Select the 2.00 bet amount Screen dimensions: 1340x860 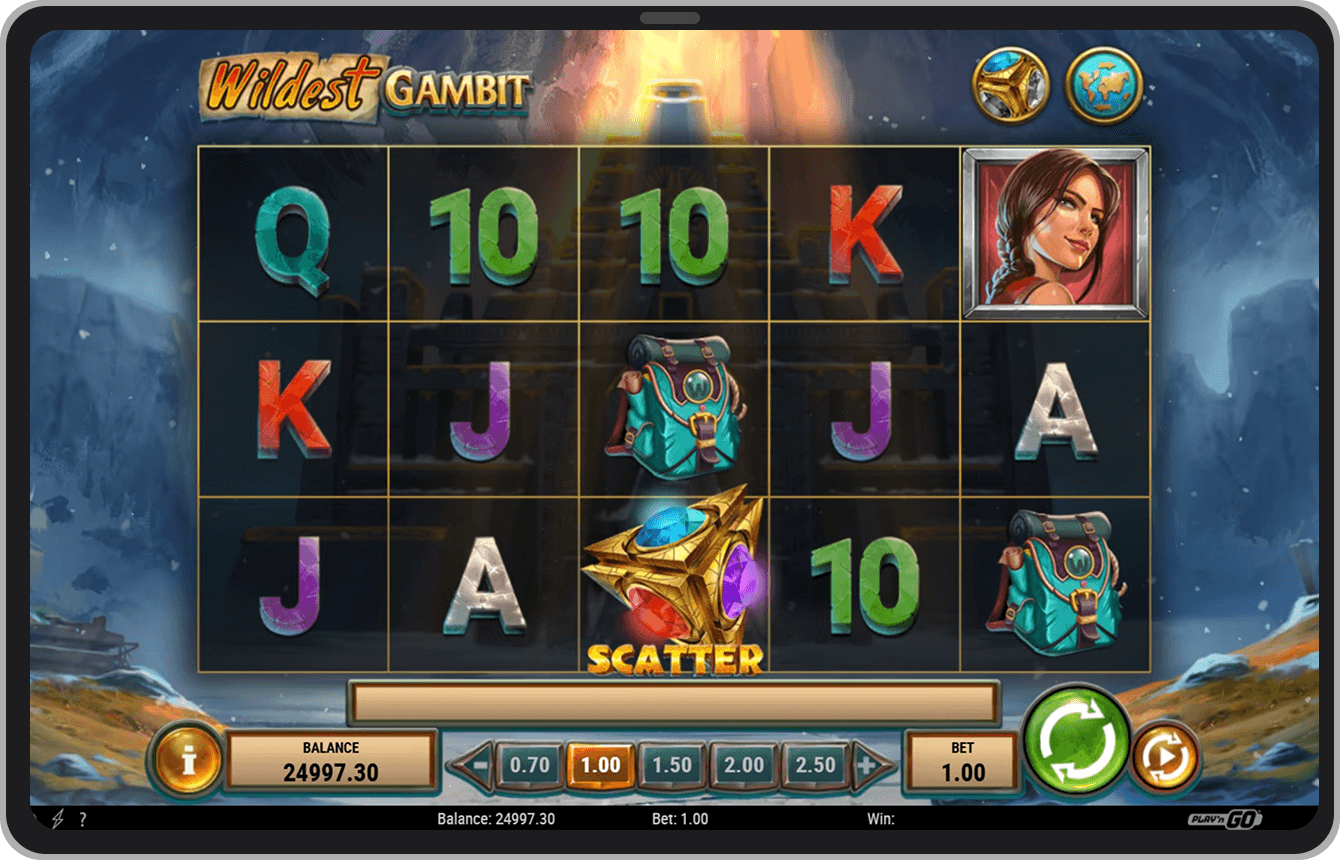pyautogui.click(x=744, y=763)
